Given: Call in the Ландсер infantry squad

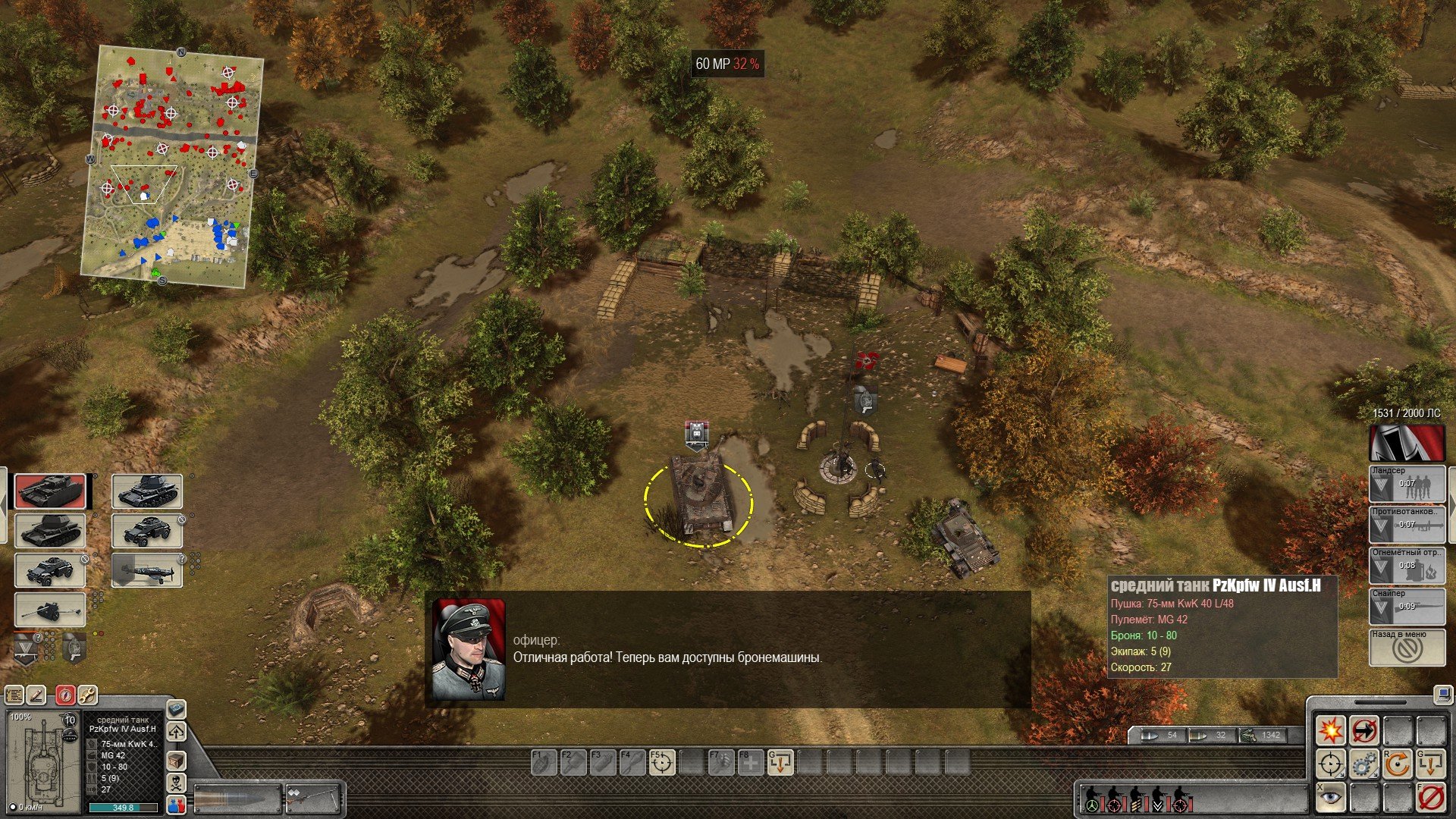Looking at the screenshot, I should click(1407, 484).
